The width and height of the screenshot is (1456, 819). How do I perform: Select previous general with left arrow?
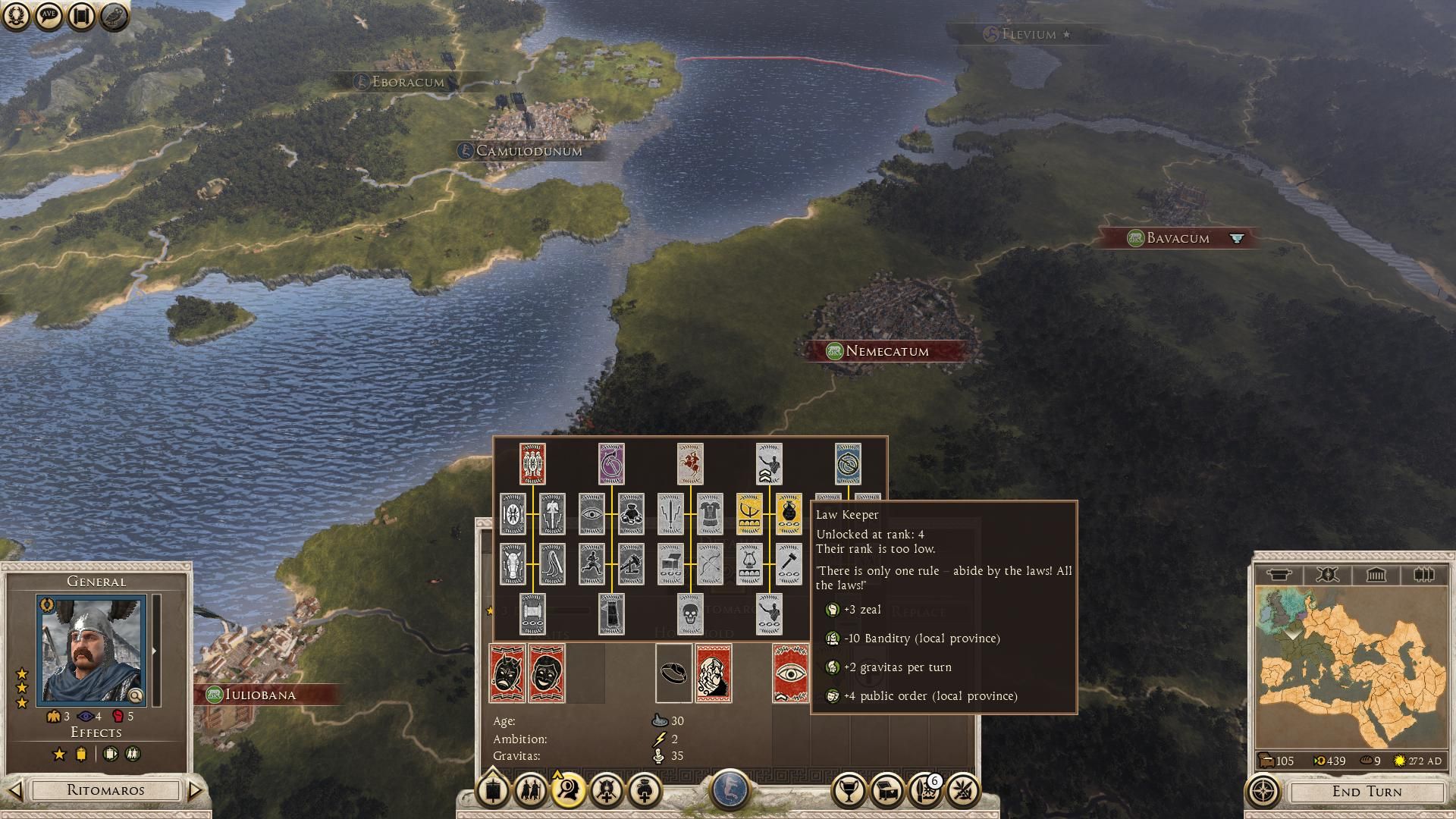(15, 790)
